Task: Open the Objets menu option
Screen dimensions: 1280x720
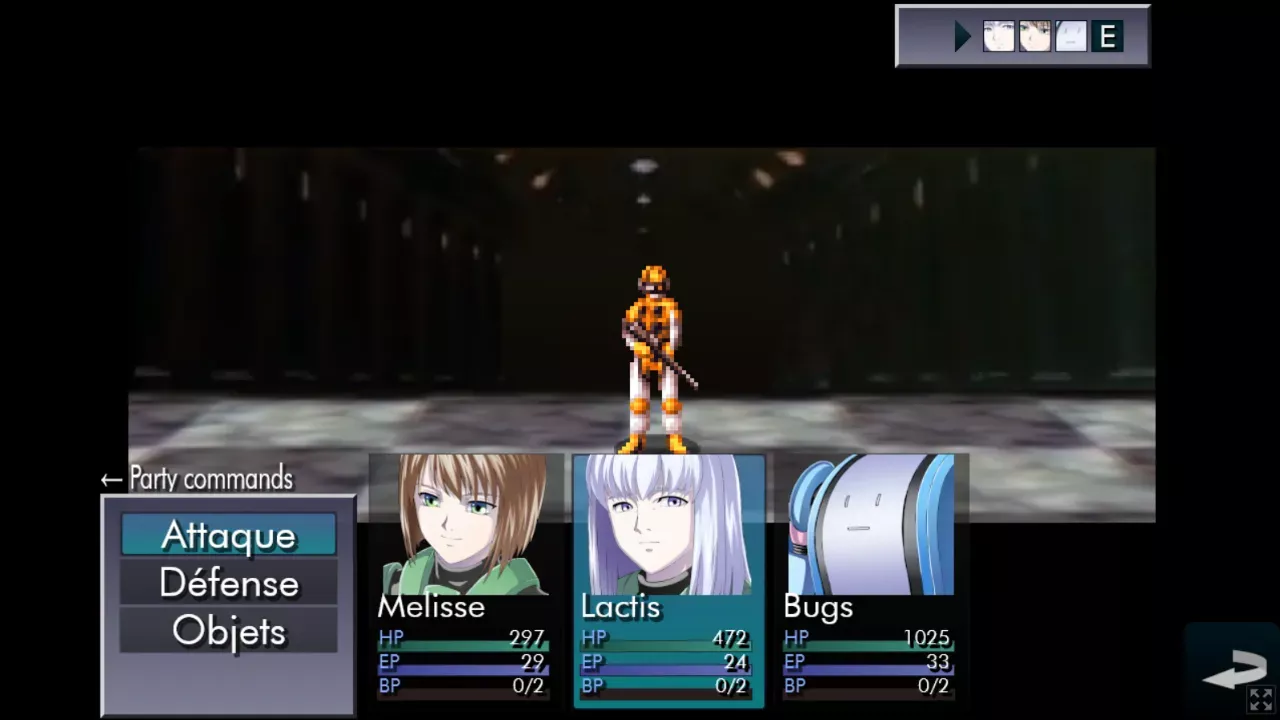Action: coord(228,631)
